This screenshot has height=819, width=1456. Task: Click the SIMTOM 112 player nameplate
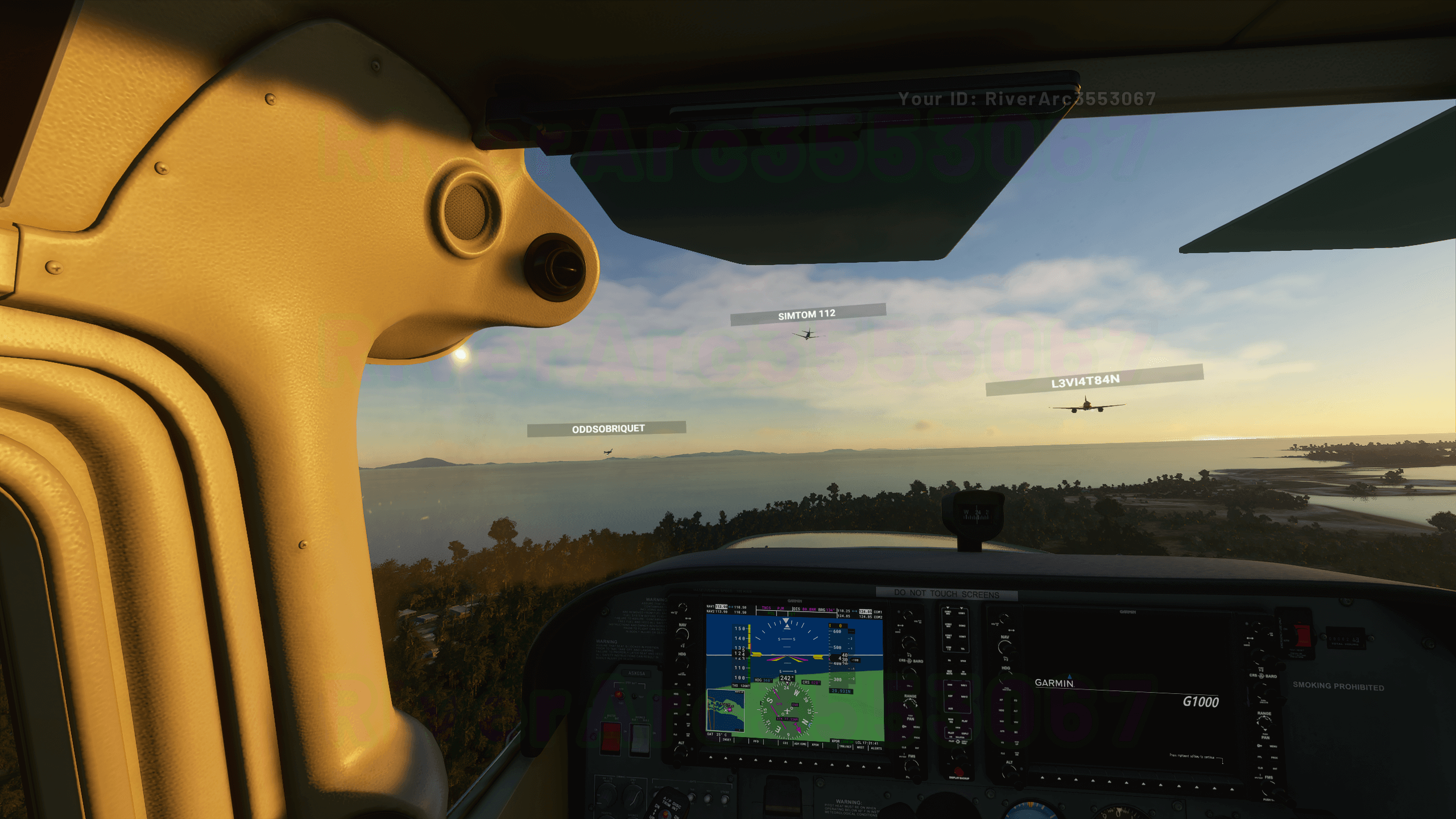click(x=806, y=313)
